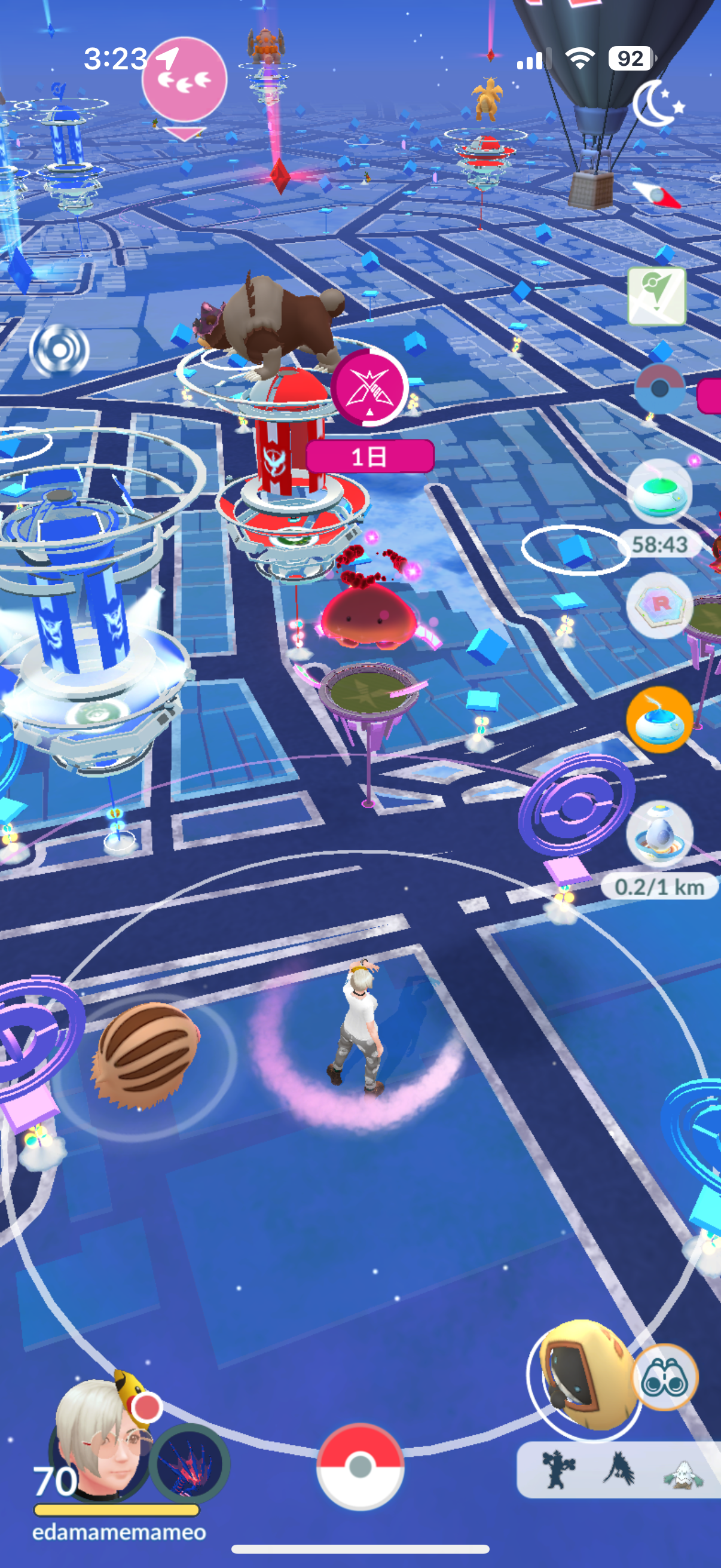This screenshot has height=1568, width=721.
Task: Open the Team Rocket radar
Action: [658, 605]
